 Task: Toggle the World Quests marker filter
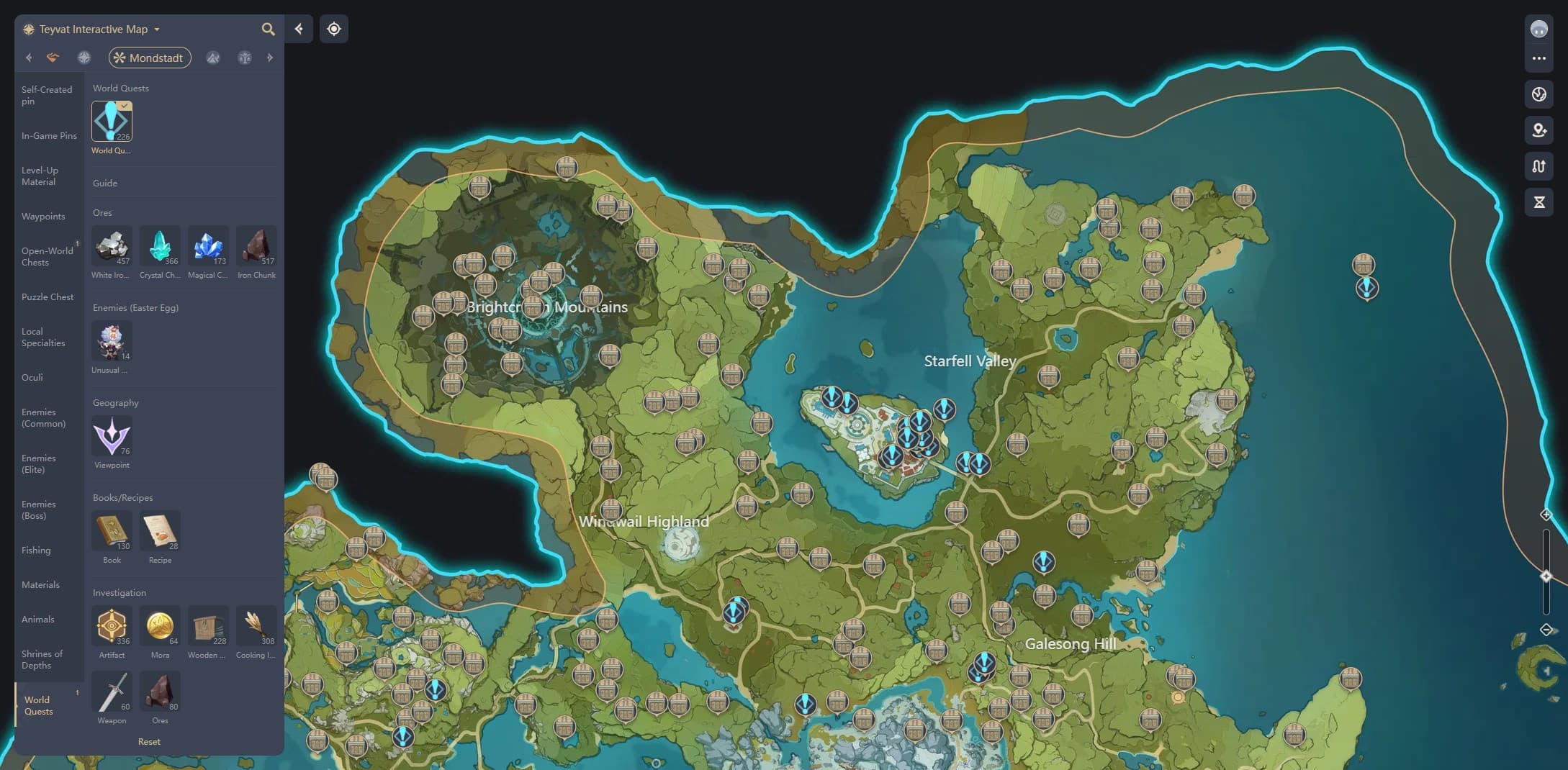coord(112,122)
